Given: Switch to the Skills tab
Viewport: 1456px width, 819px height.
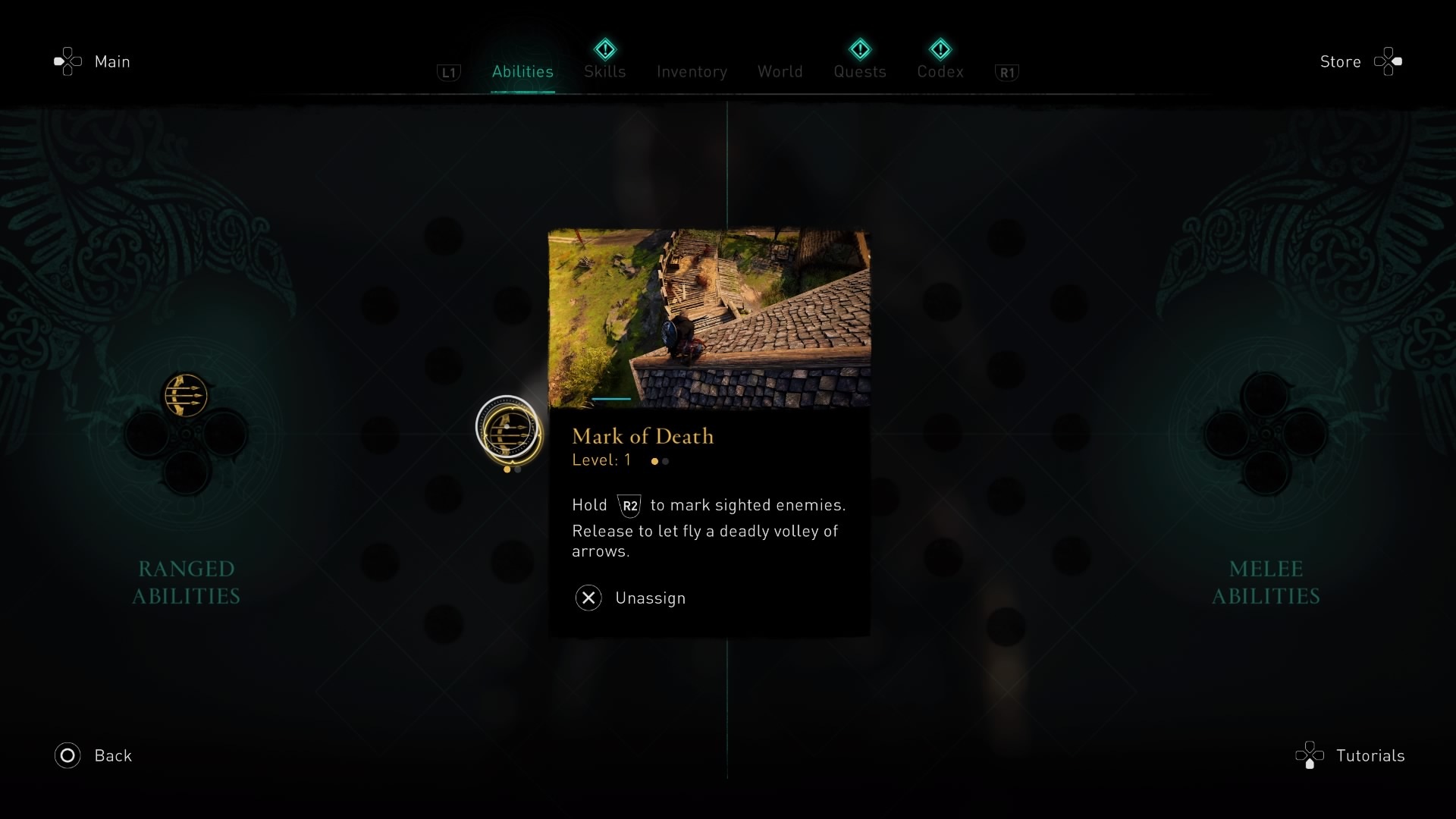Looking at the screenshot, I should pyautogui.click(x=604, y=71).
